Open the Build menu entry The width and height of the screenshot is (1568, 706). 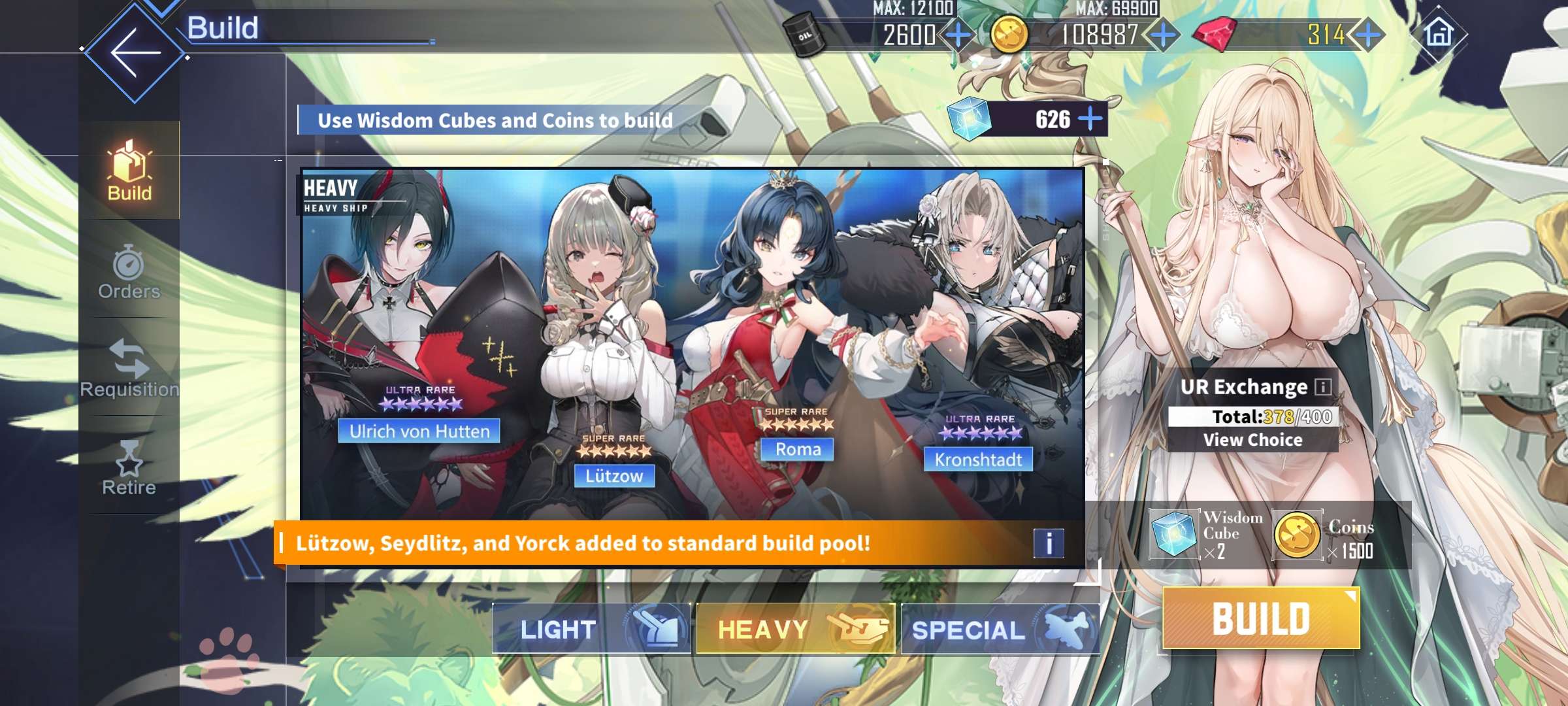point(129,170)
